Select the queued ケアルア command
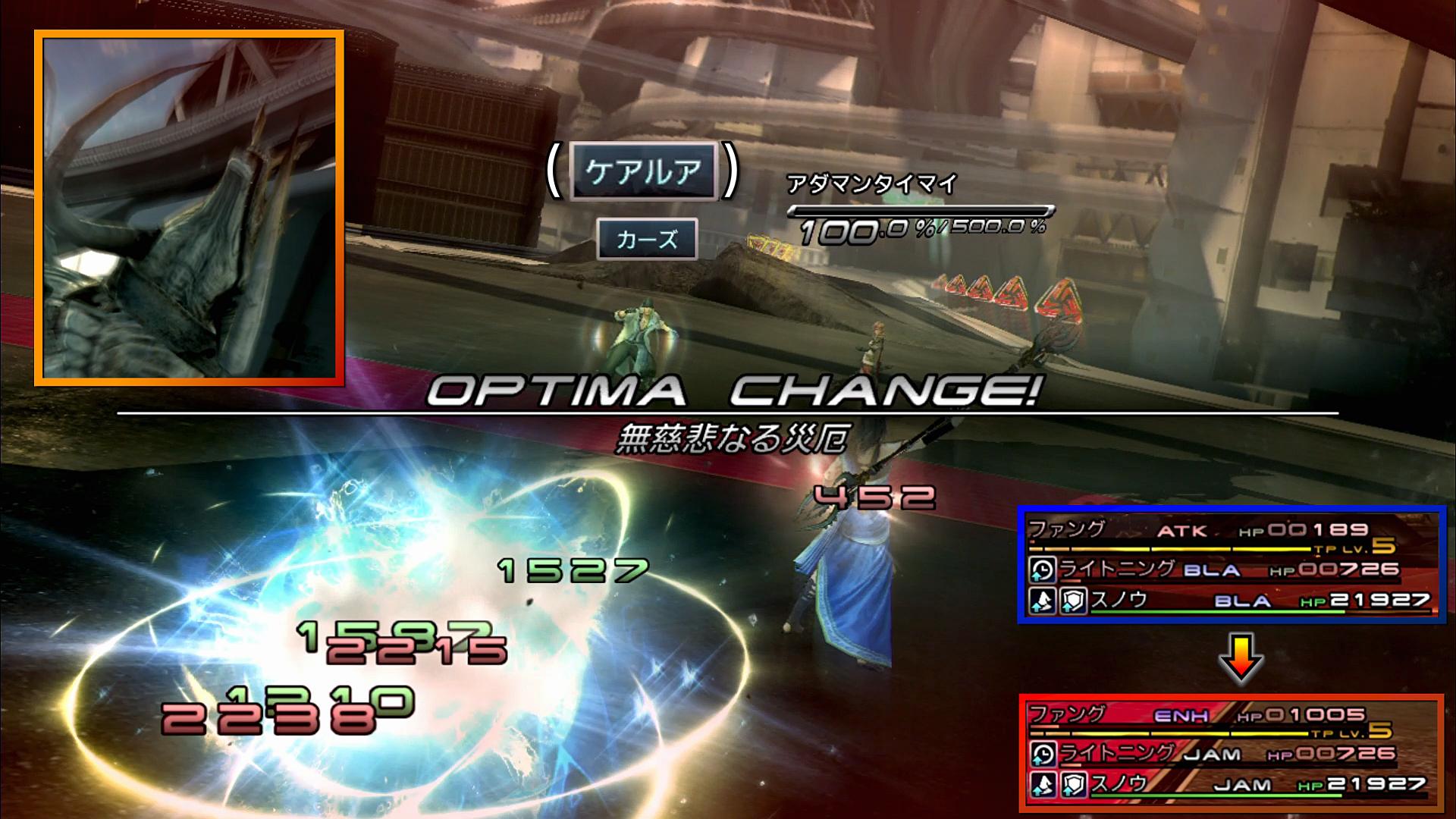Screen dimensions: 1456x819 pos(642,172)
